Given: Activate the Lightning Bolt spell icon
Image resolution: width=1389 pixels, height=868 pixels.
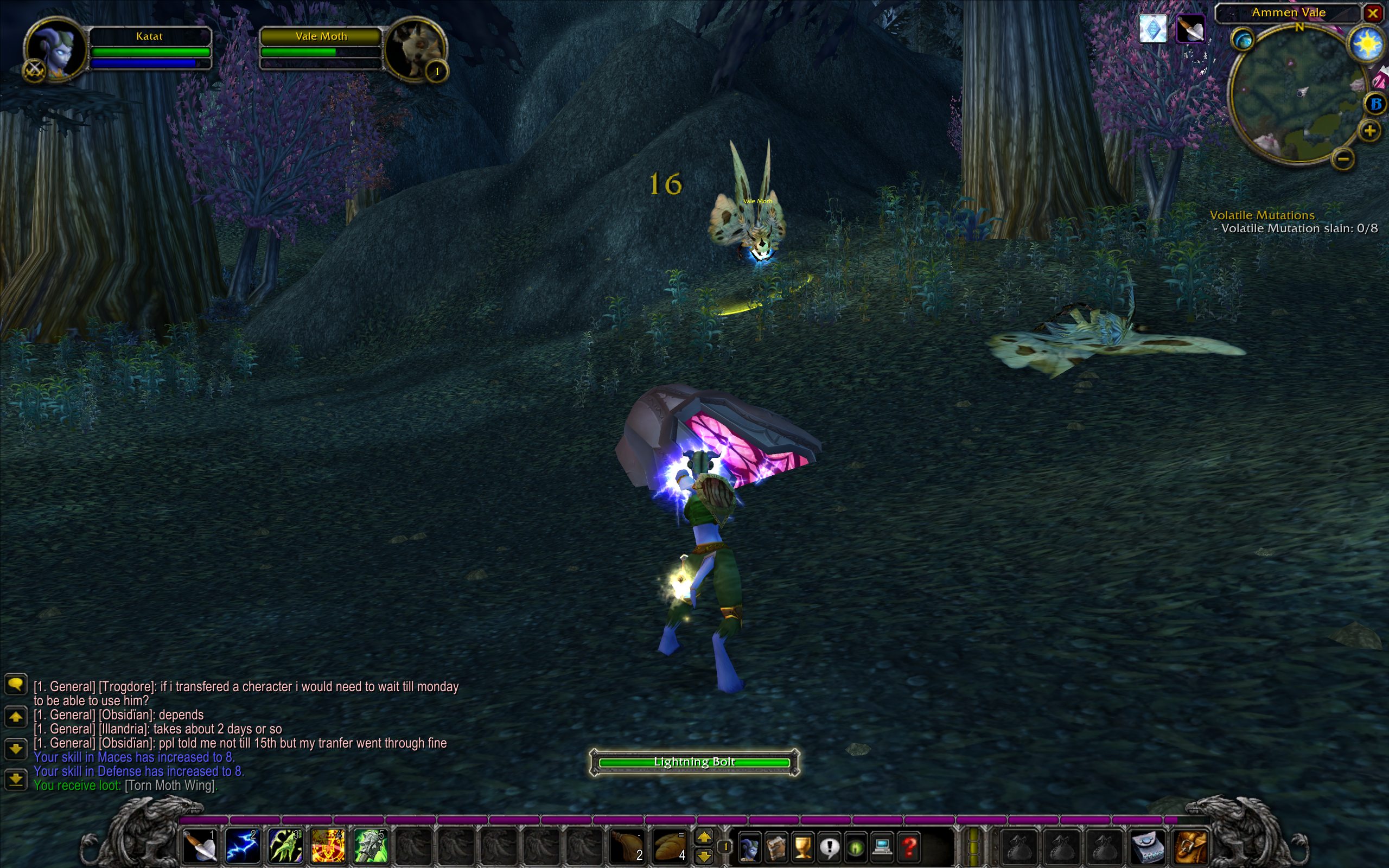Looking at the screenshot, I should pos(241,846).
